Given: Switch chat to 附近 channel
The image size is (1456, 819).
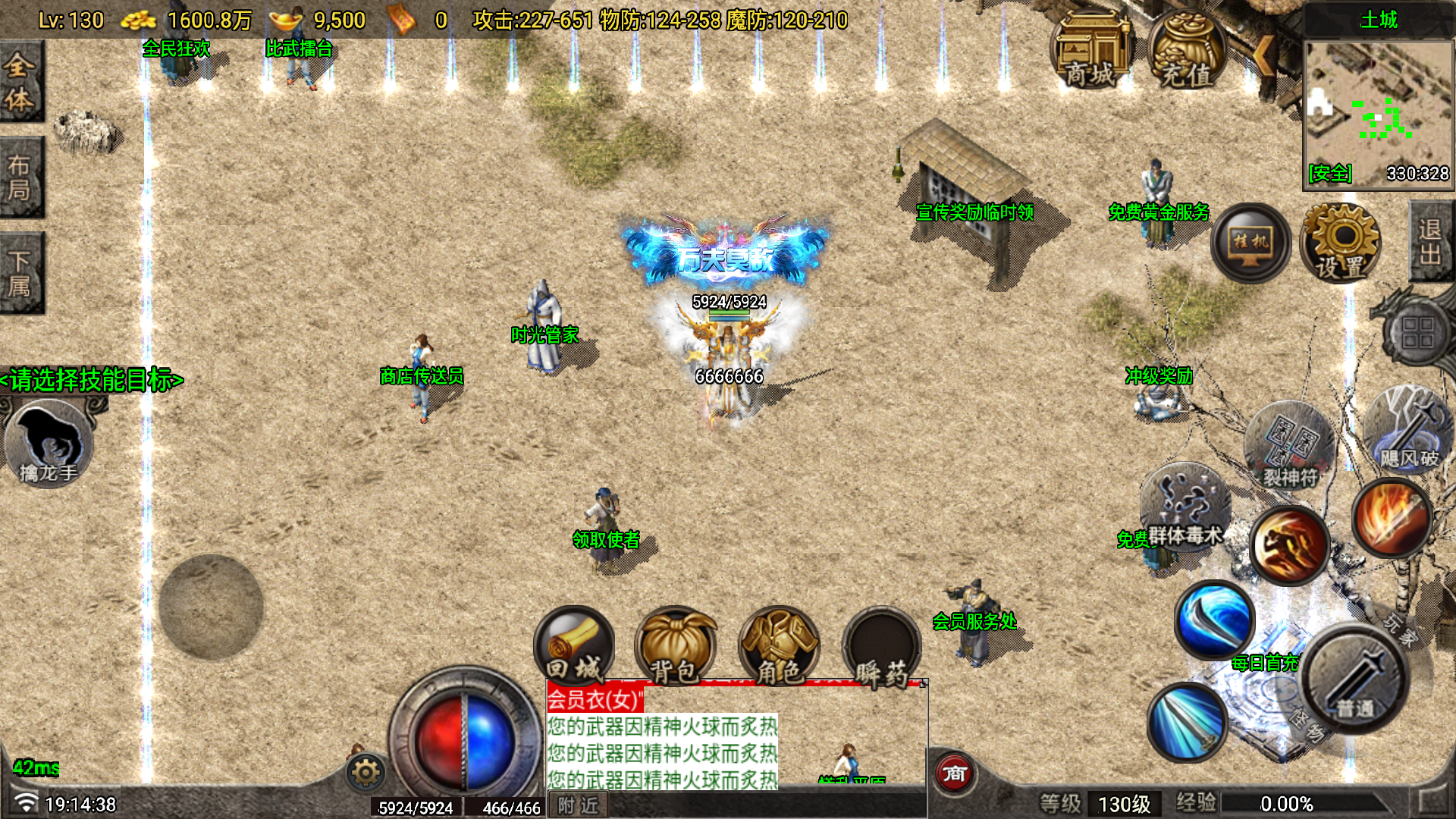Looking at the screenshot, I should click(x=579, y=805).
